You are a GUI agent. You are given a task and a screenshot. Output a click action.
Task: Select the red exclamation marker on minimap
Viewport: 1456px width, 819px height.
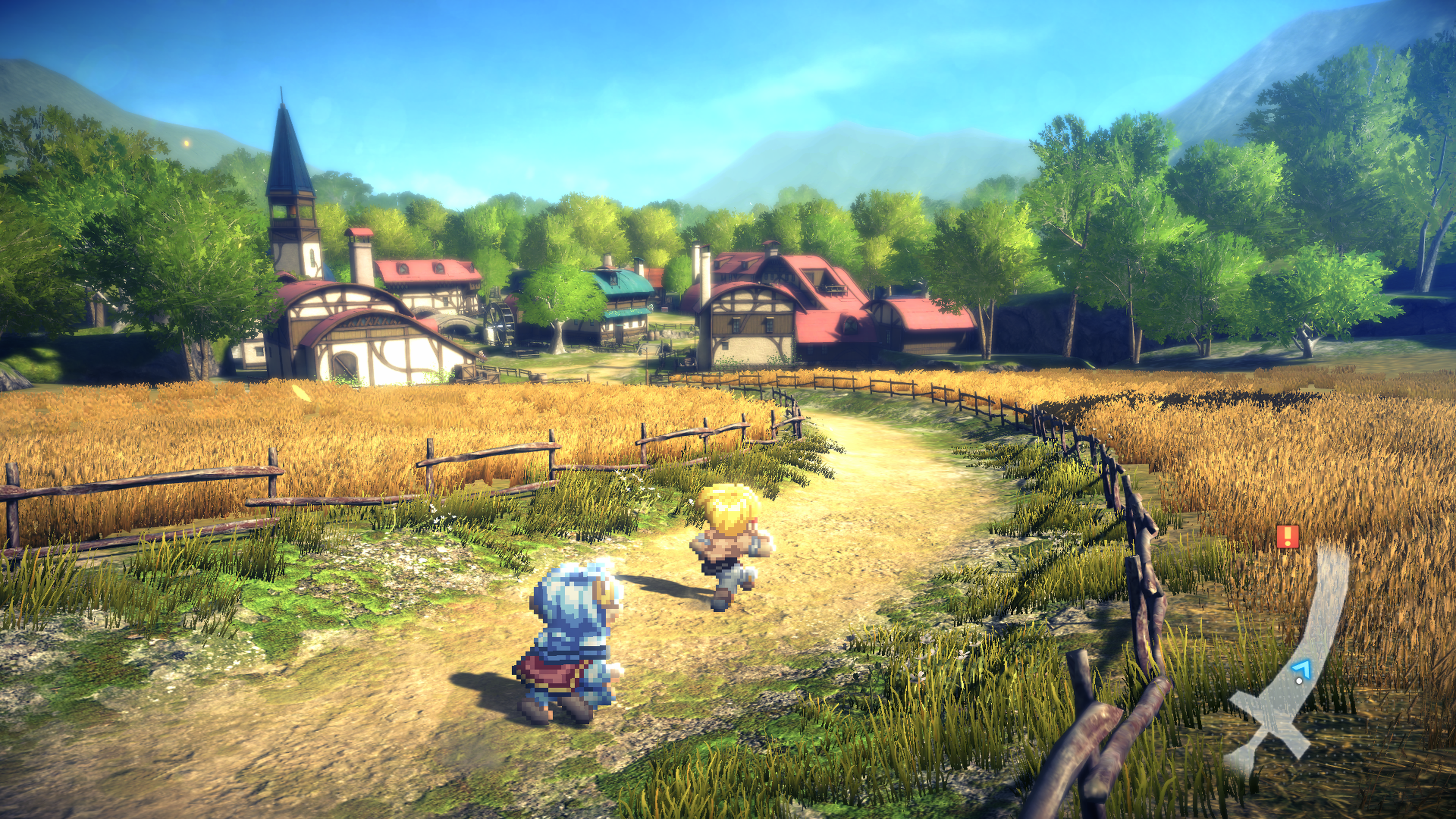pos(1288,536)
